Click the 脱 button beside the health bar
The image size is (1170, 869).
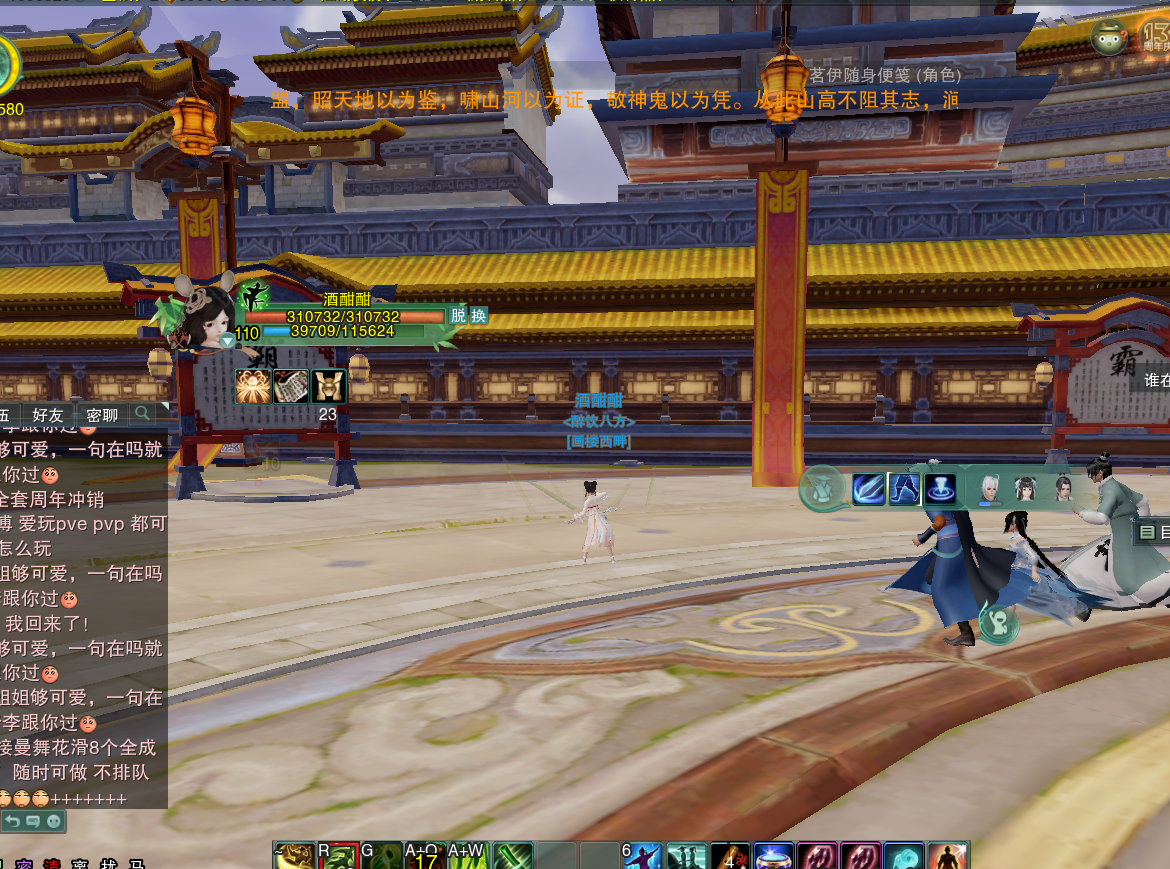(457, 315)
